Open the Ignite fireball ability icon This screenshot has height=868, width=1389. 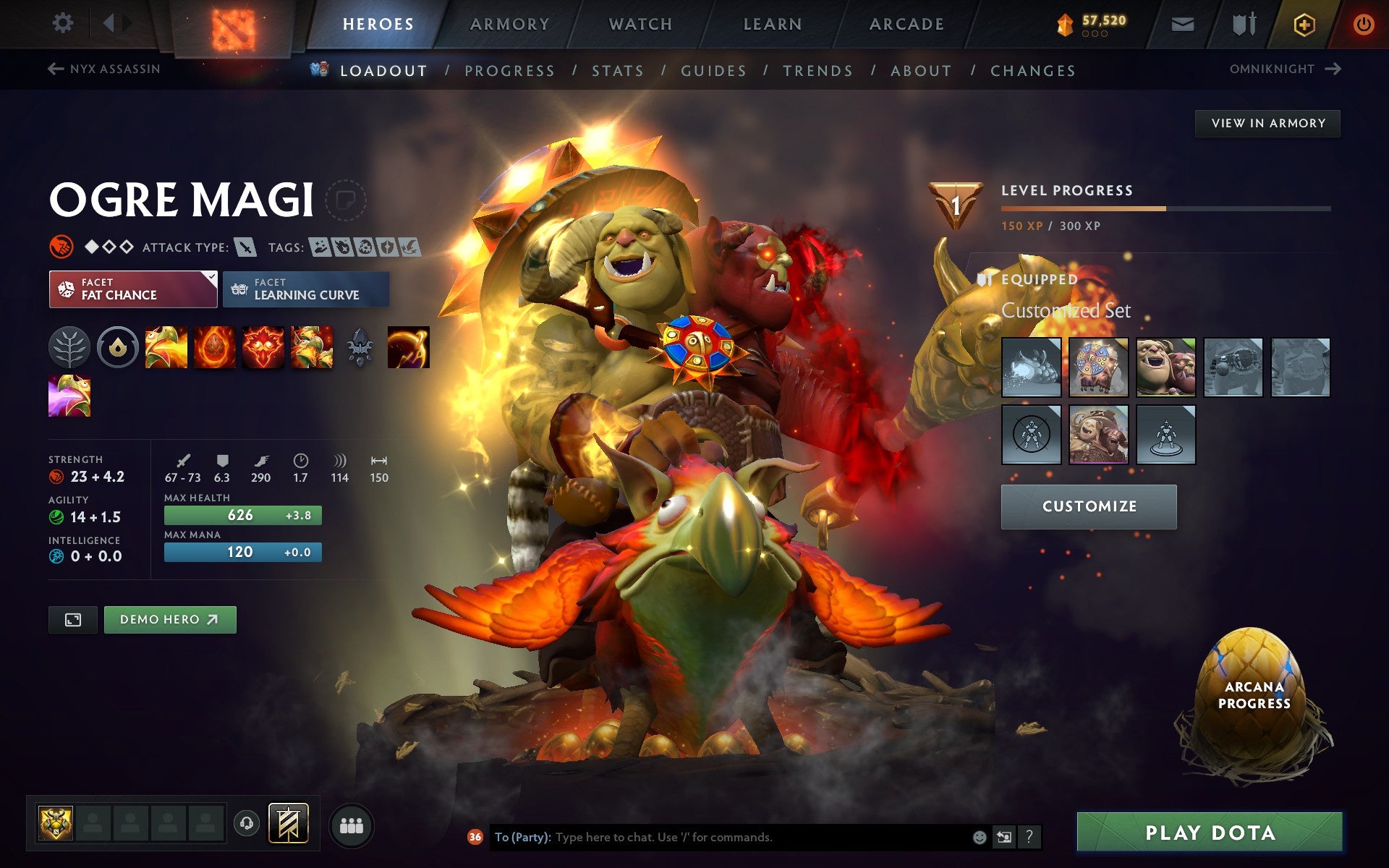pos(216,347)
